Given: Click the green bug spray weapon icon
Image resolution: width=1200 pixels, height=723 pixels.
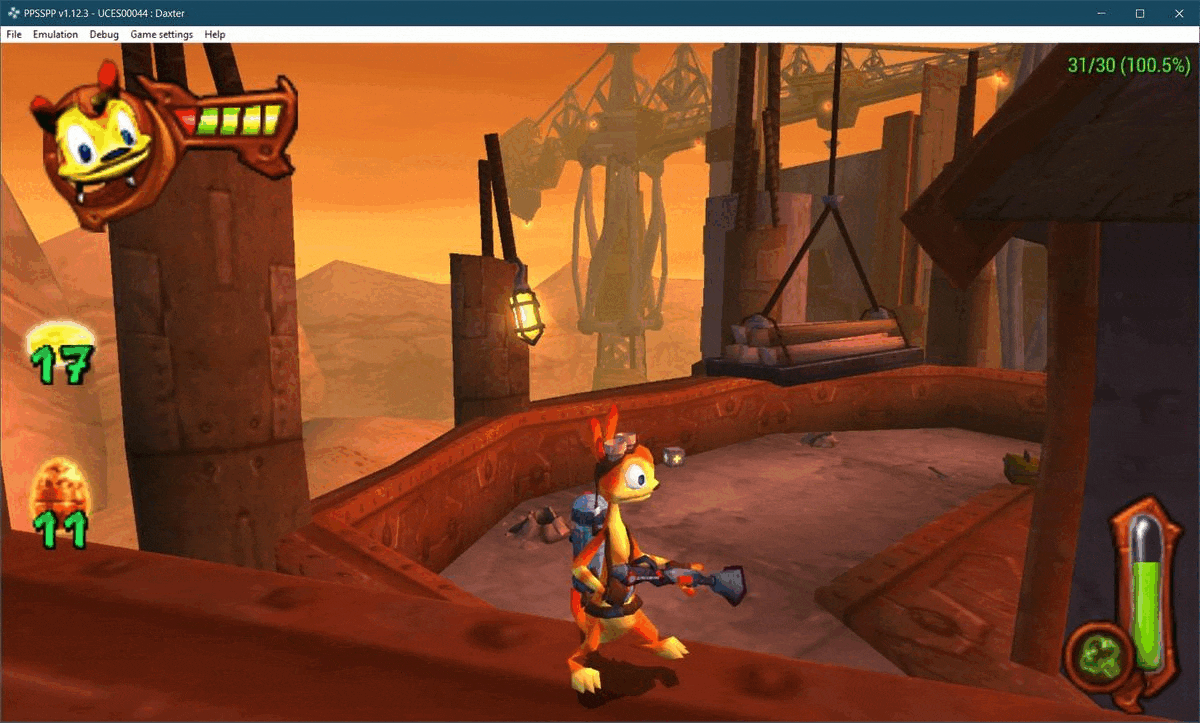Looking at the screenshot, I should (1100, 654).
